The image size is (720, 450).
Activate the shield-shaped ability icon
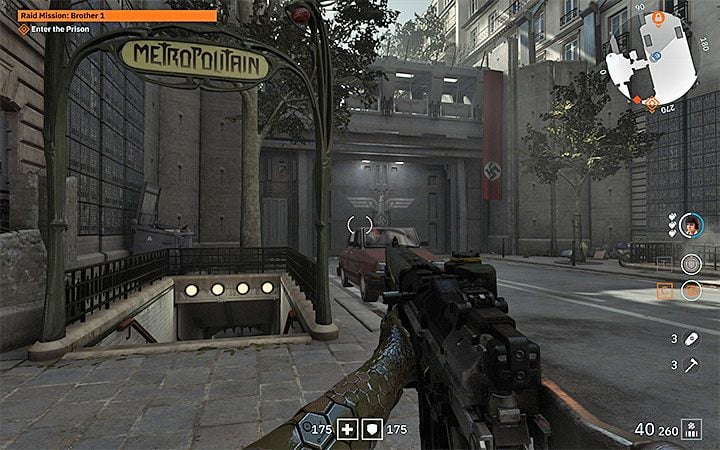point(689,264)
